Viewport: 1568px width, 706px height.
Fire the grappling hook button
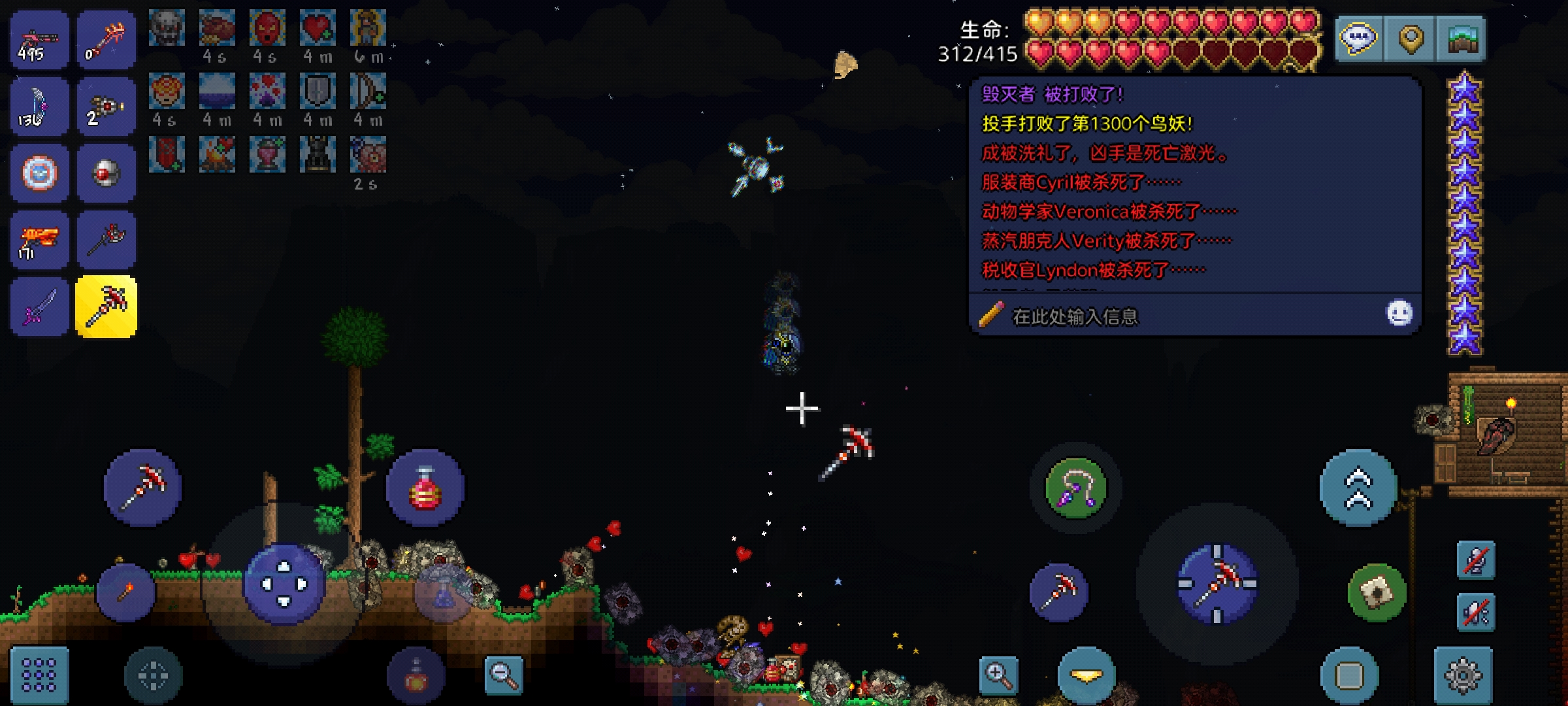pos(1076,488)
